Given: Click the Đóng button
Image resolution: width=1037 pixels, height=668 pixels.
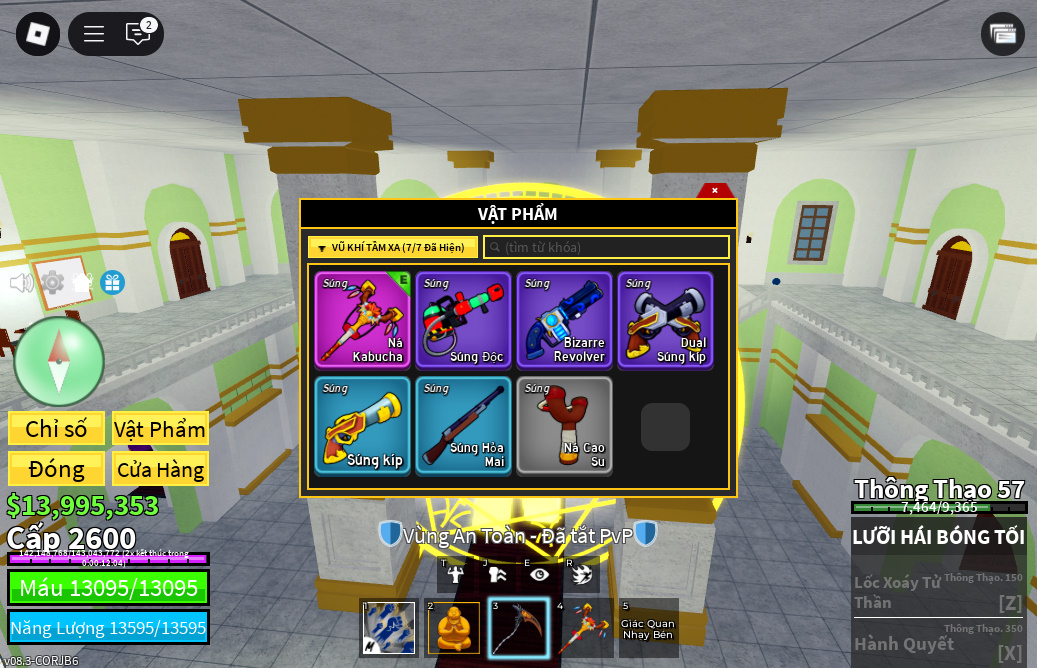Looking at the screenshot, I should point(56,469).
